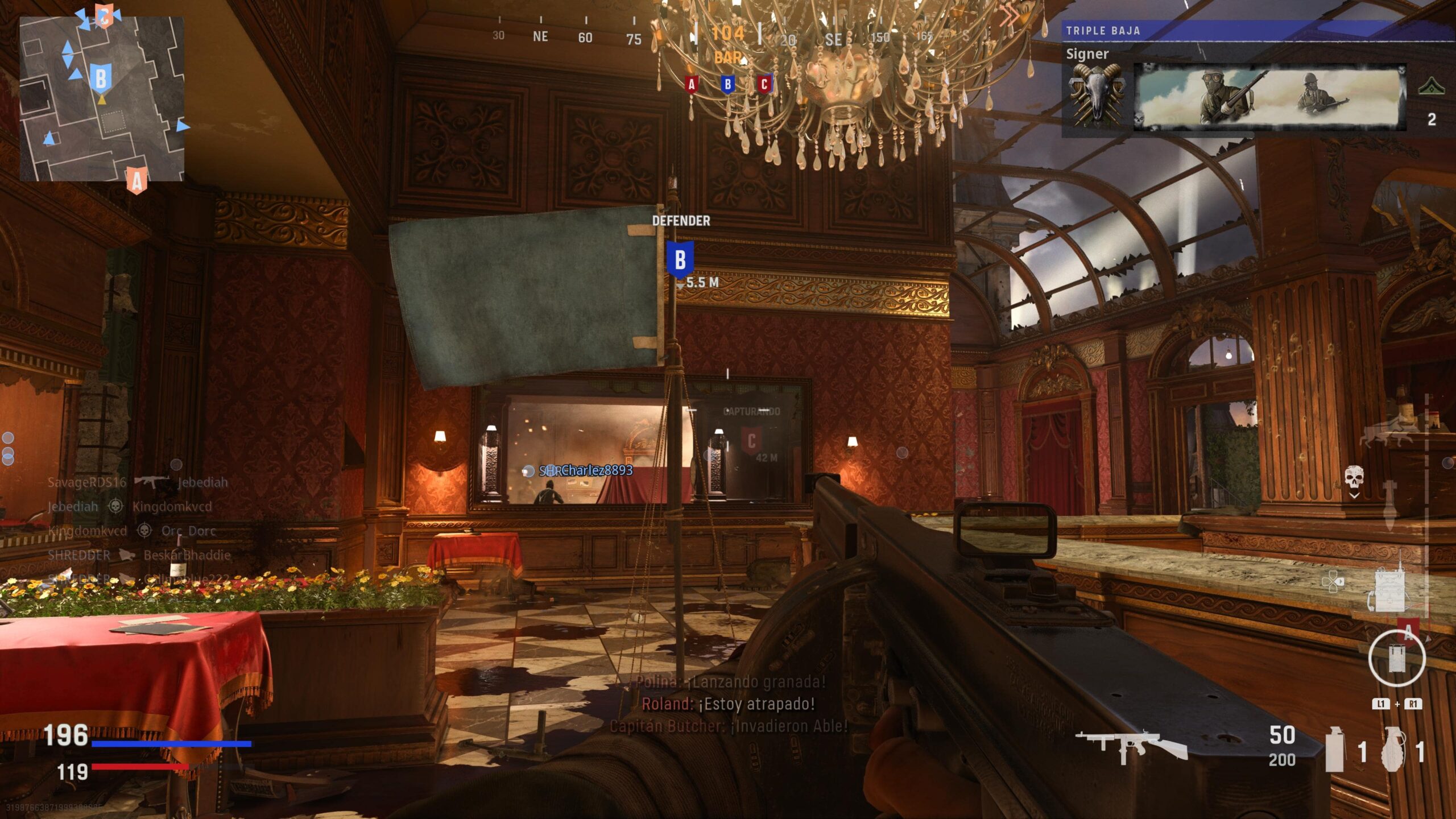
Task: Click the dagger icon above the field radio
Action: (x=1389, y=504)
